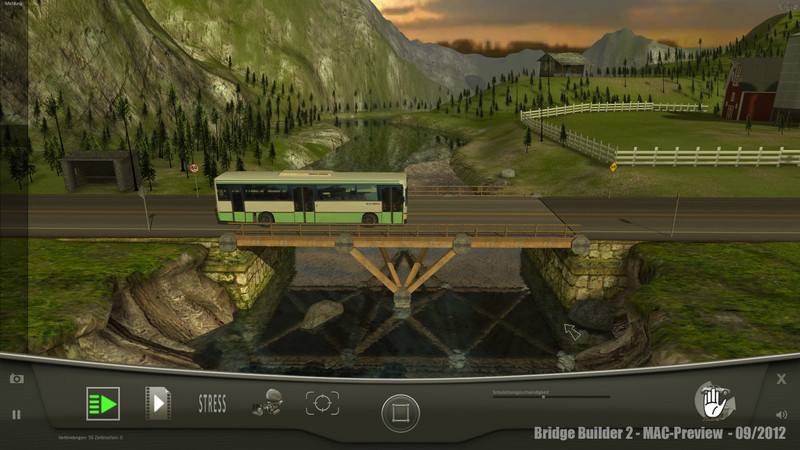Open the movie camera view option
Image resolution: width=800 pixels, height=450 pixels.
coord(266,402)
